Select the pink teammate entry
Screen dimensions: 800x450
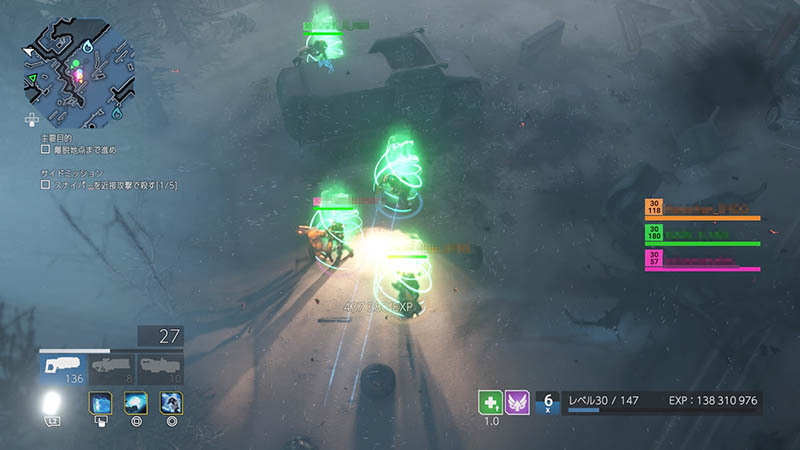pos(702,260)
